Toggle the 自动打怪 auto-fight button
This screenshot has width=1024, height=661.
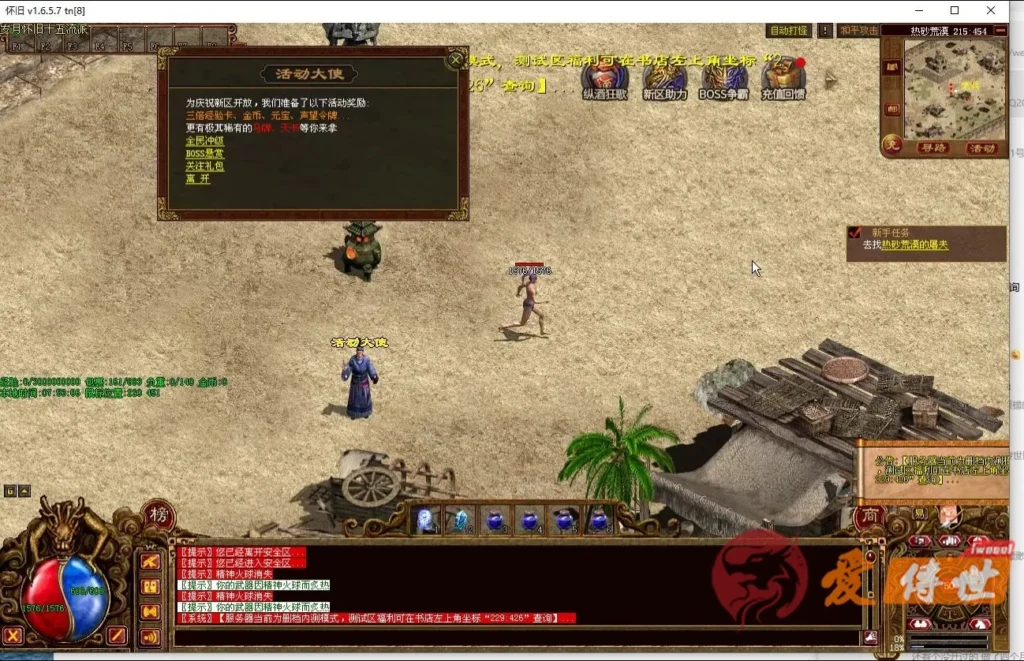(788, 31)
